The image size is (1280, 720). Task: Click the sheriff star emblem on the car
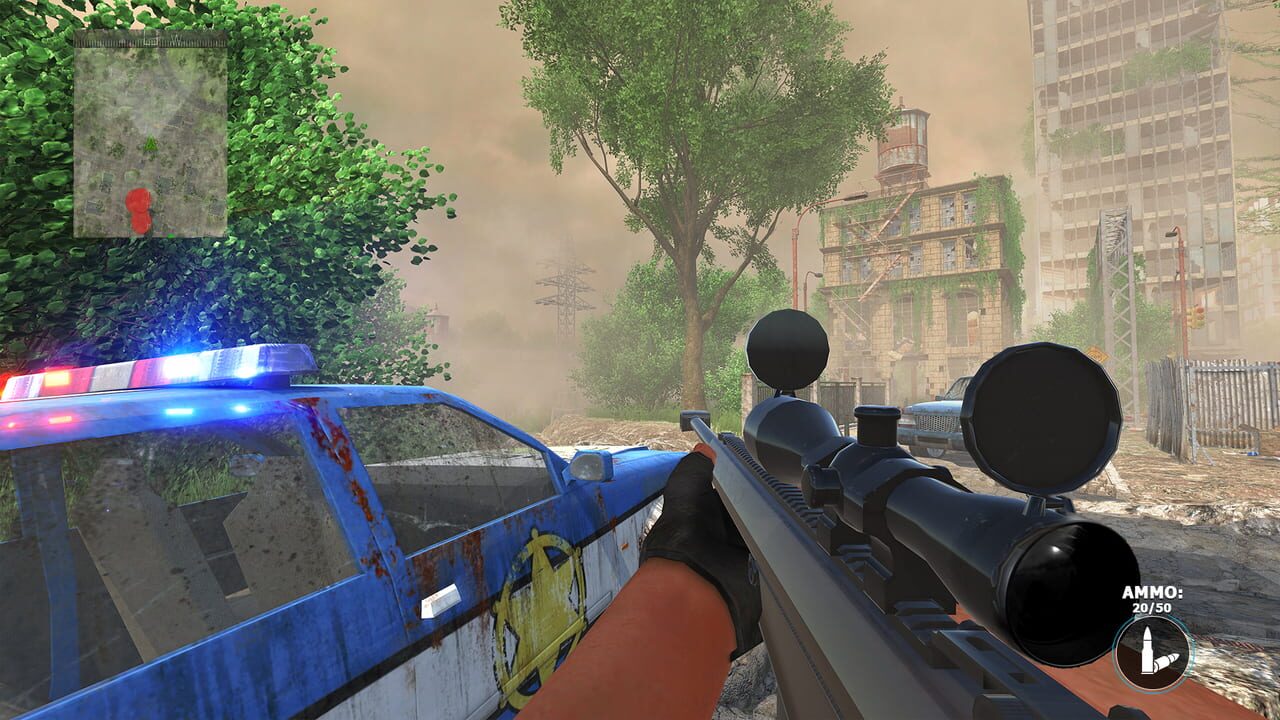pos(538,600)
